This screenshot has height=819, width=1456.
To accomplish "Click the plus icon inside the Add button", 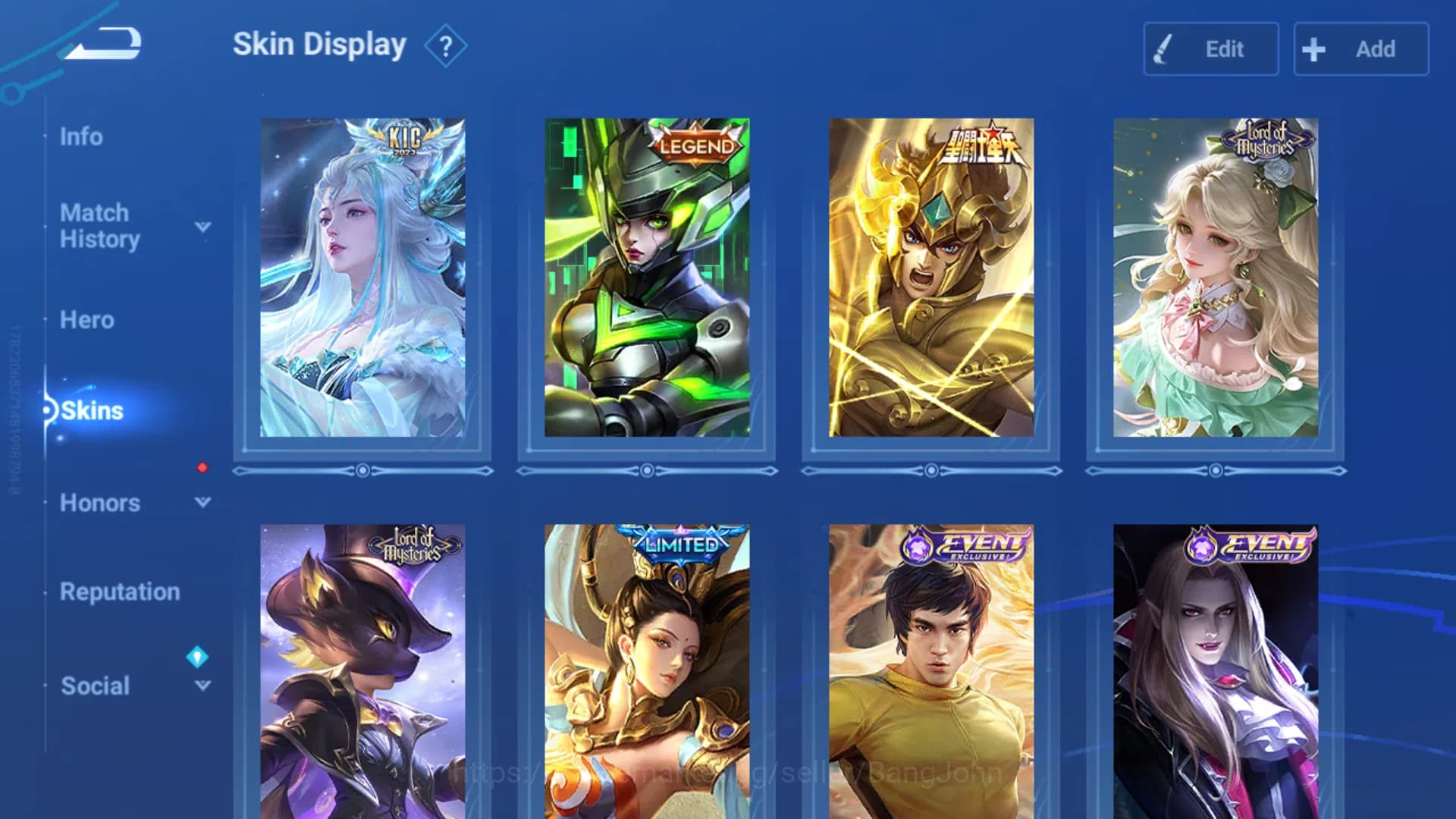I will click(1313, 49).
